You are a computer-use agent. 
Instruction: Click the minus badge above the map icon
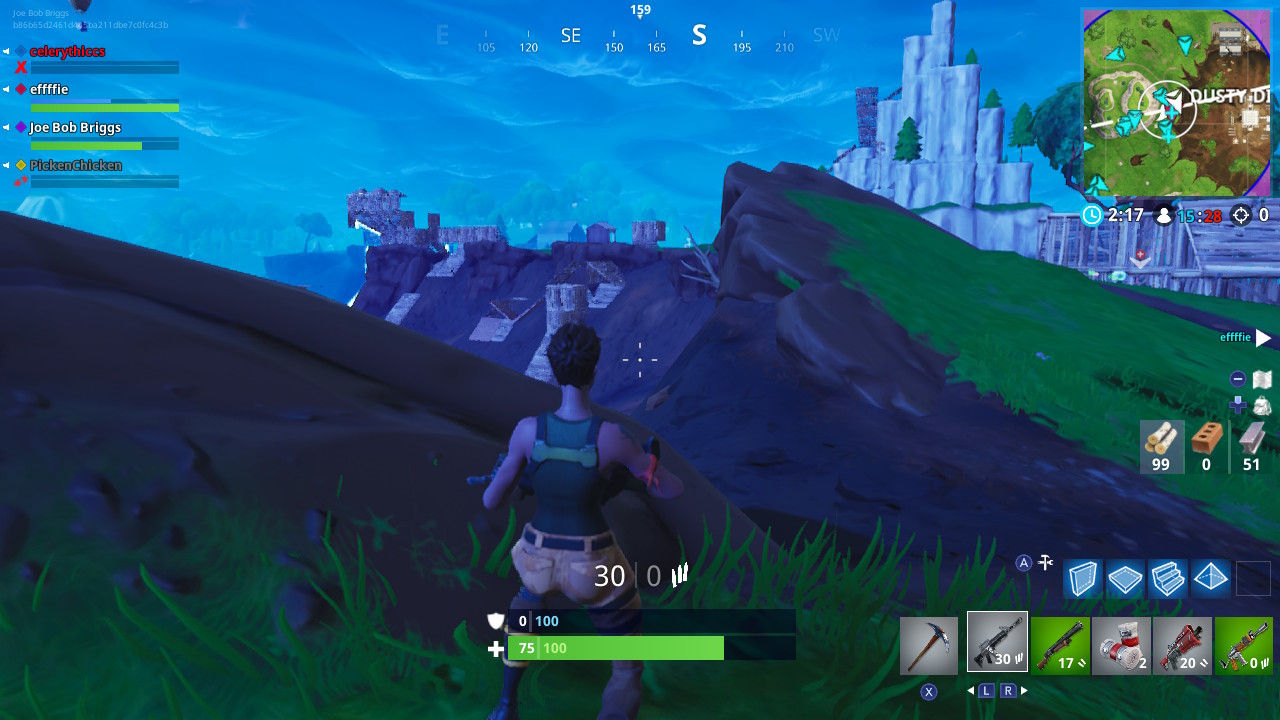[x=1236, y=378]
